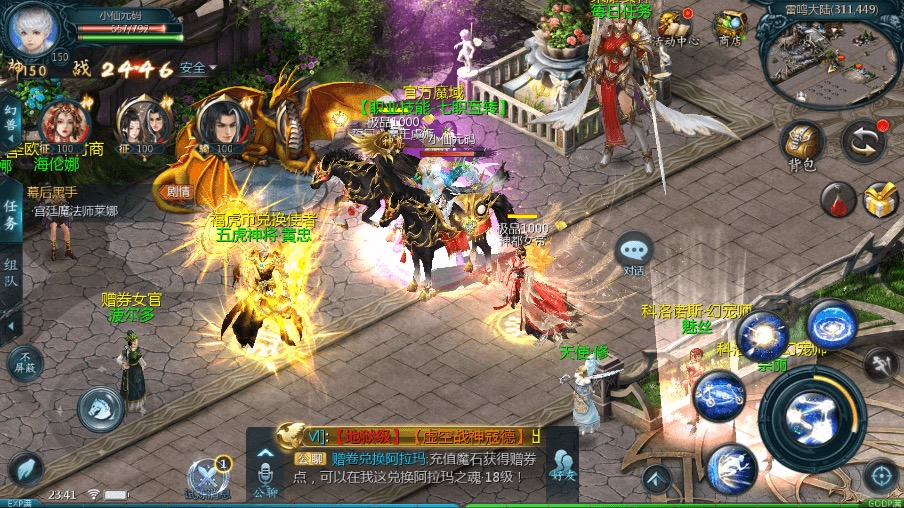This screenshot has width=904, height=508.
Task: Tap the 对话 speech bubble button
Action: (x=634, y=252)
